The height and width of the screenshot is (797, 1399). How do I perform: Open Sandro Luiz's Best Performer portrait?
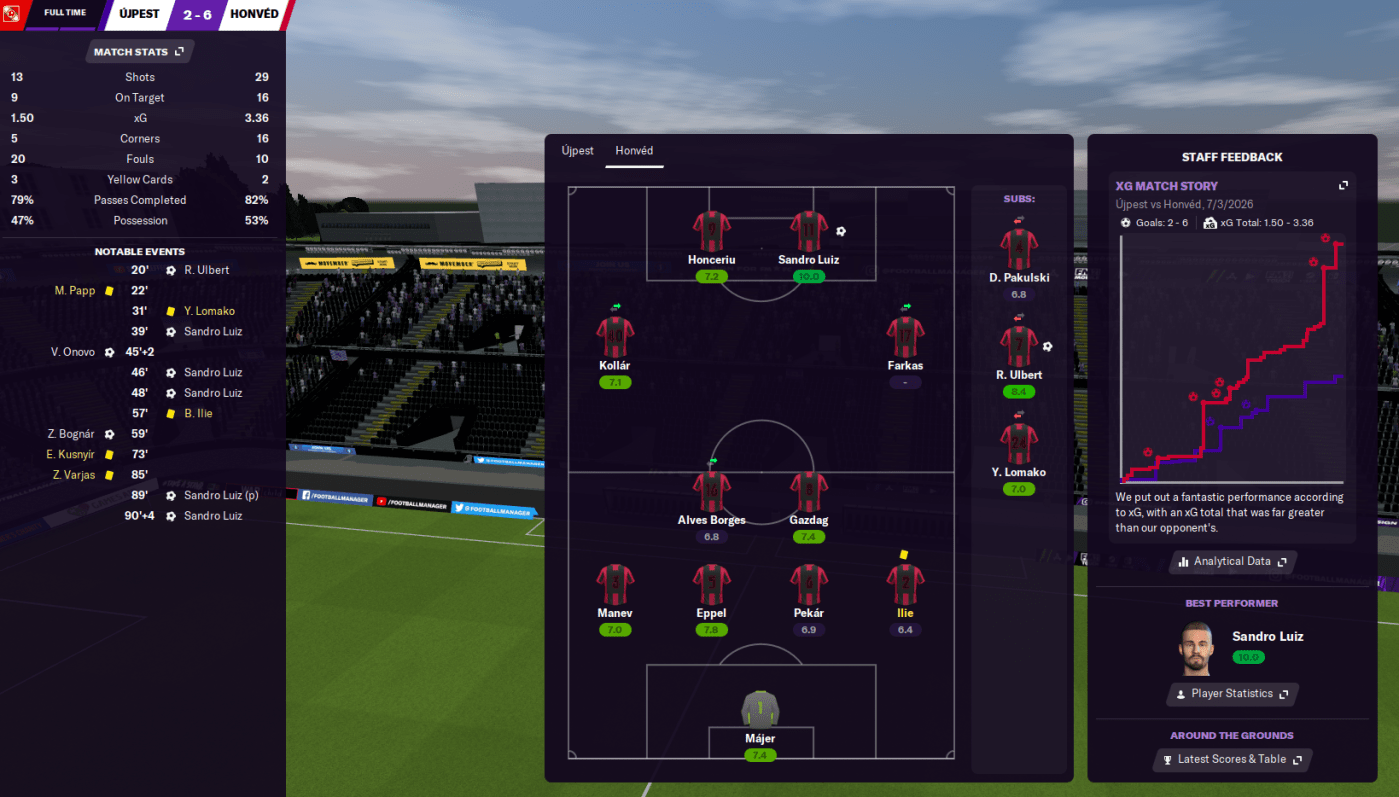tap(1196, 649)
